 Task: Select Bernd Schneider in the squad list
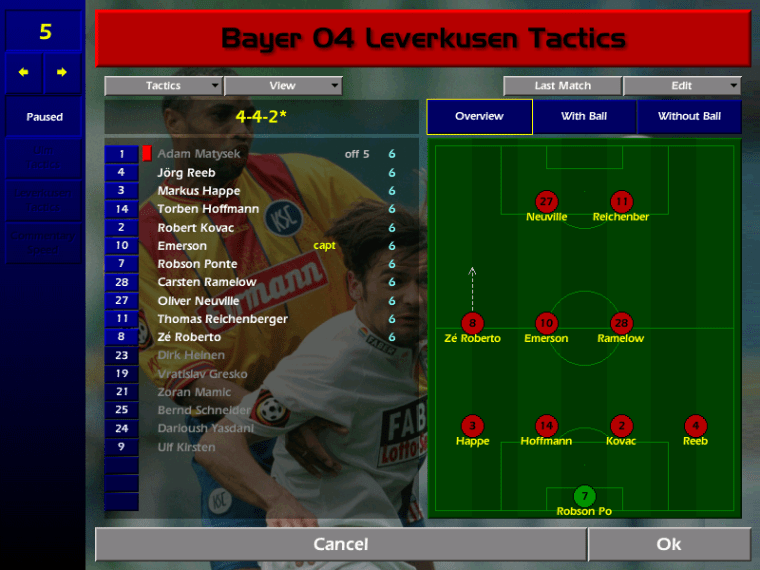click(x=204, y=410)
